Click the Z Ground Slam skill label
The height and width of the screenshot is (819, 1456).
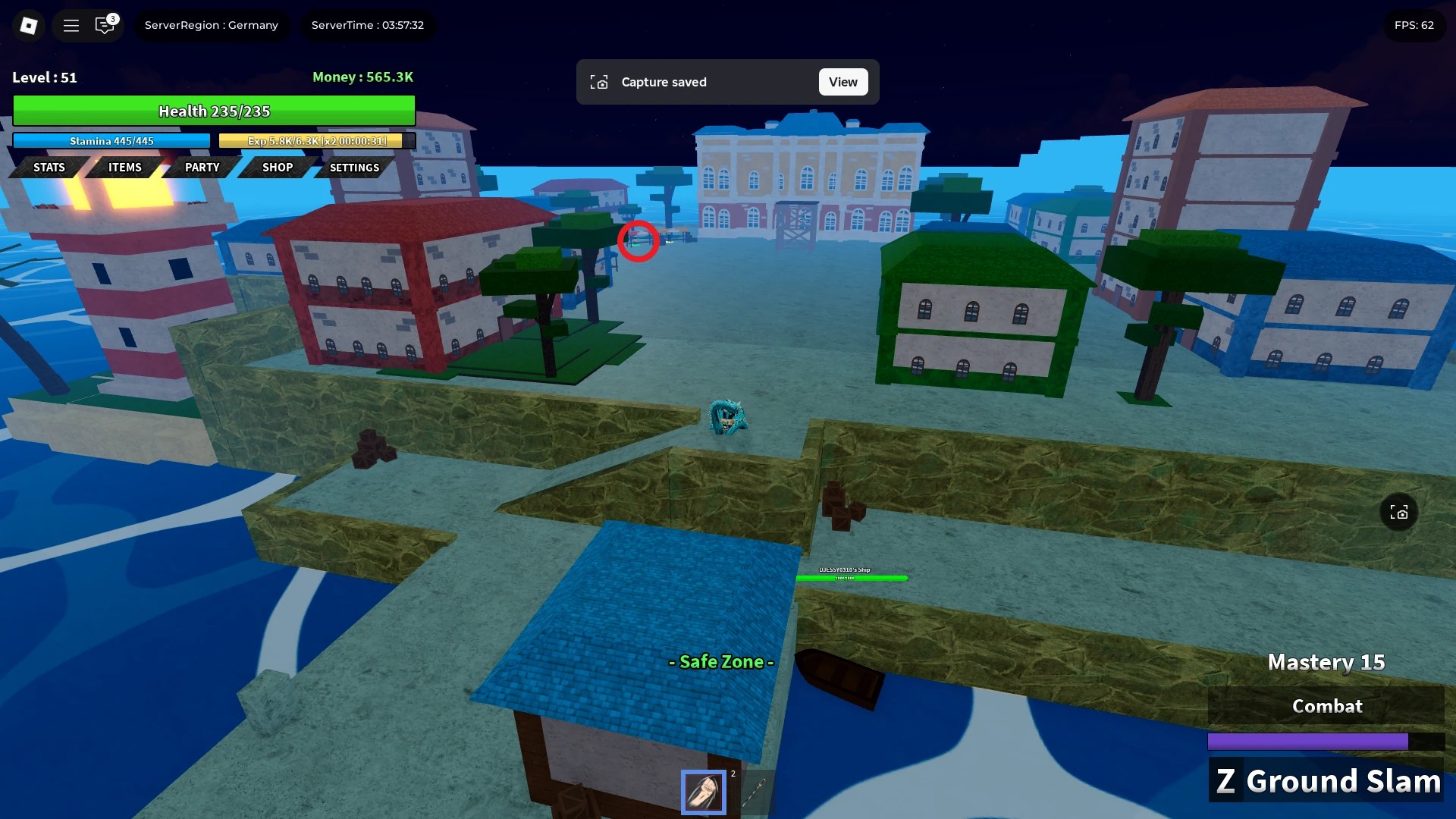(x=1326, y=780)
